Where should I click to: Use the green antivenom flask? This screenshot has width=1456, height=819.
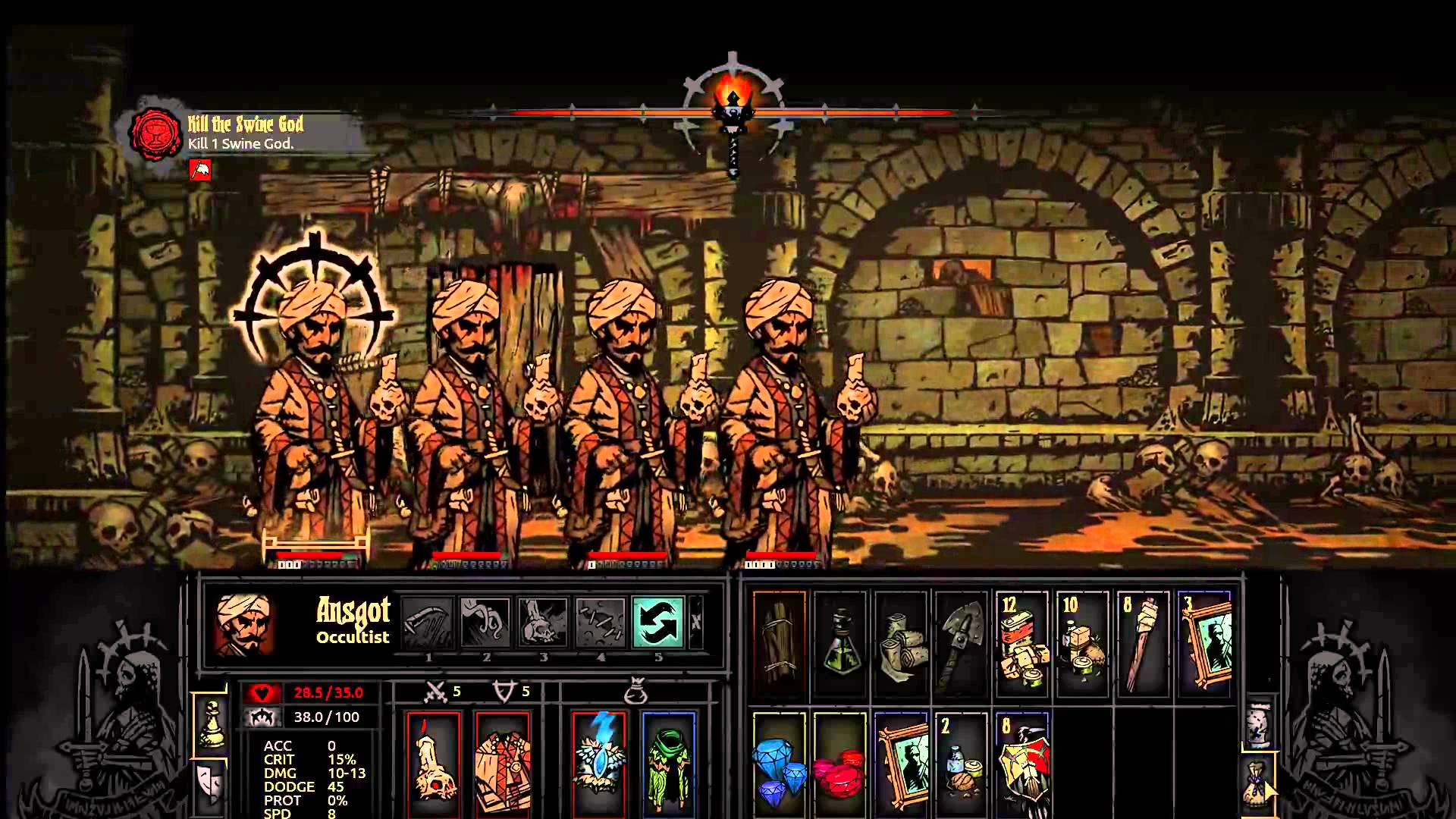click(840, 643)
